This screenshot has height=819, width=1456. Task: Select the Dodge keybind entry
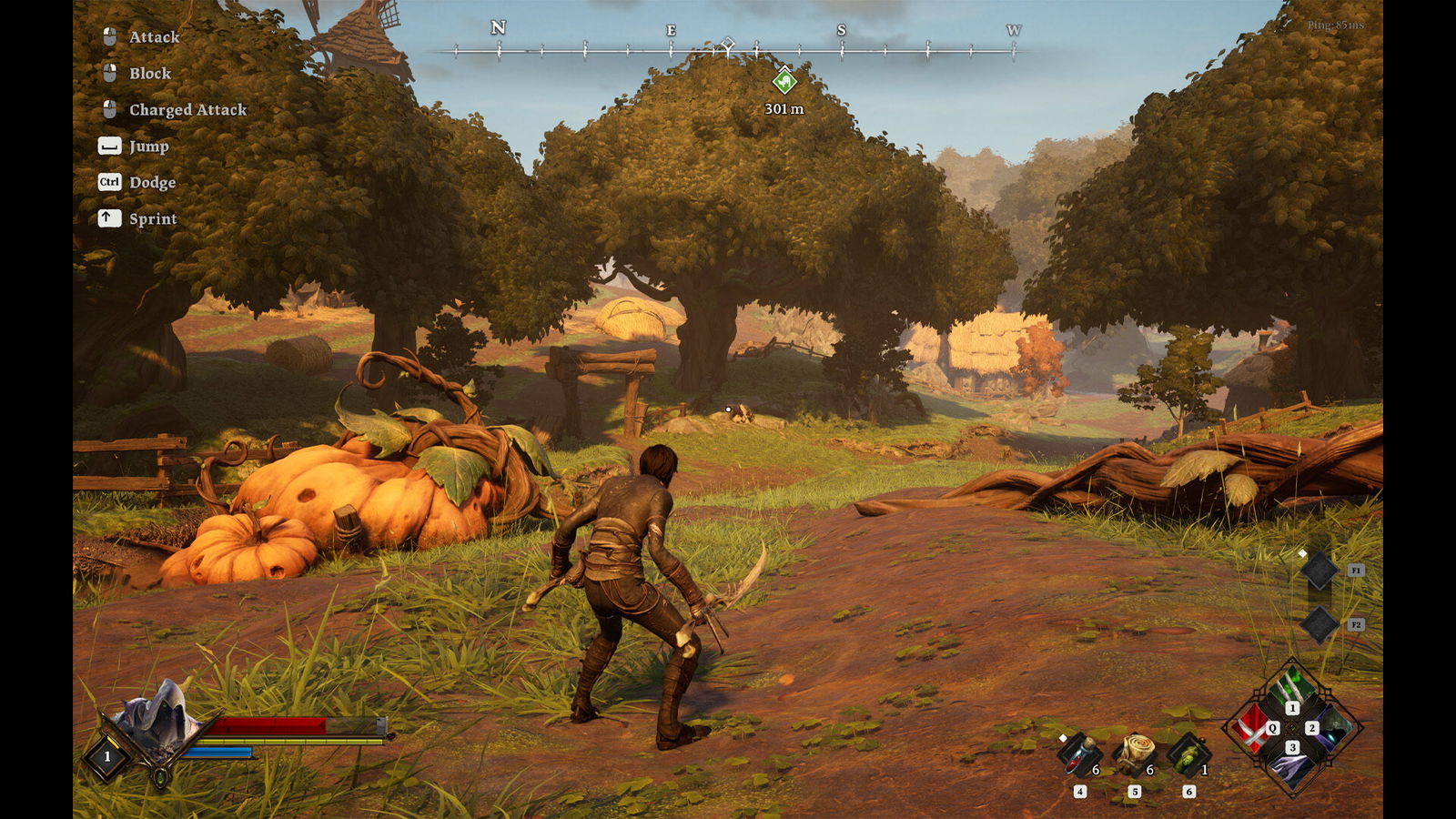[150, 182]
